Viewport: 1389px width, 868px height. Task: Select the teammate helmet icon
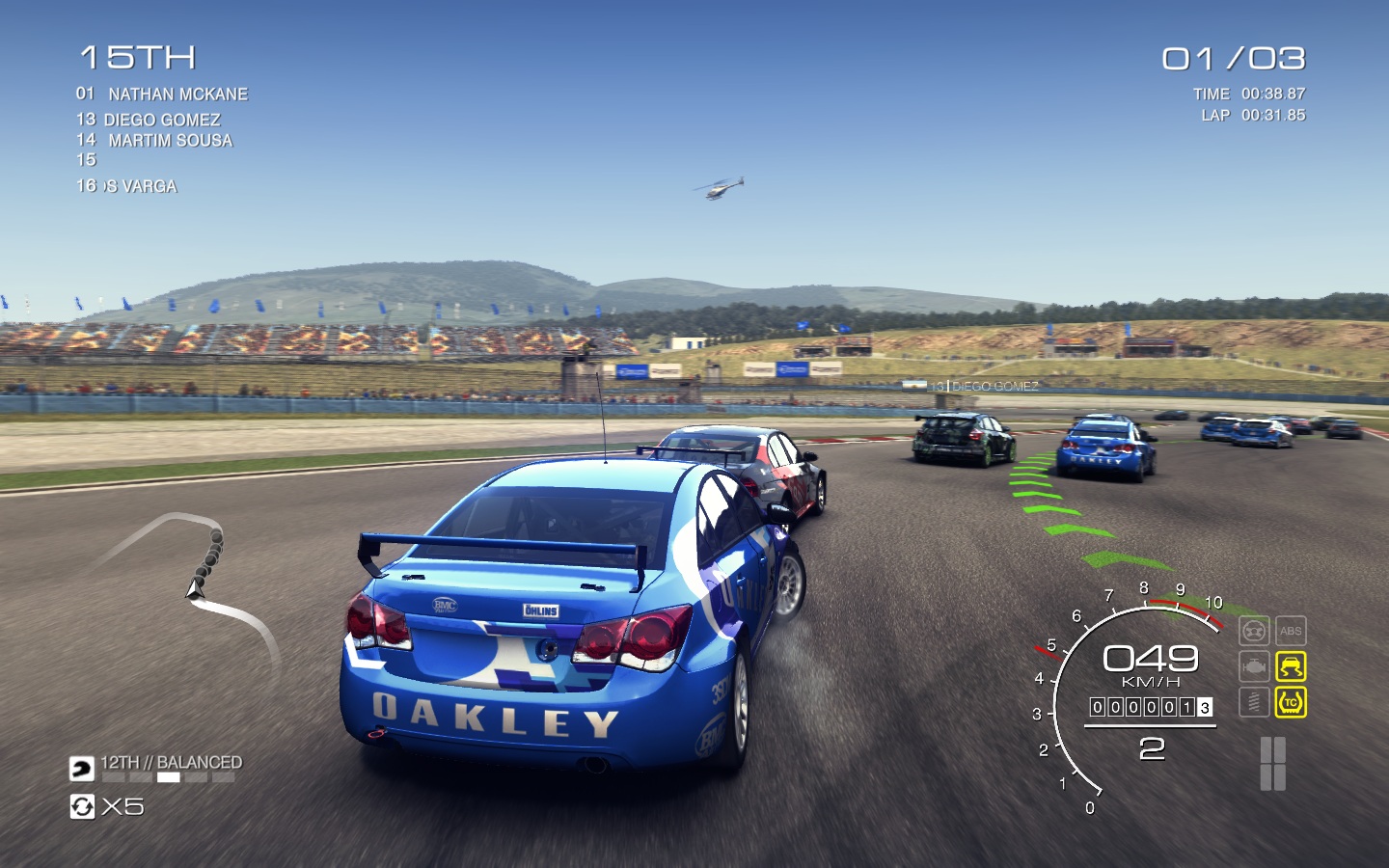tap(82, 769)
